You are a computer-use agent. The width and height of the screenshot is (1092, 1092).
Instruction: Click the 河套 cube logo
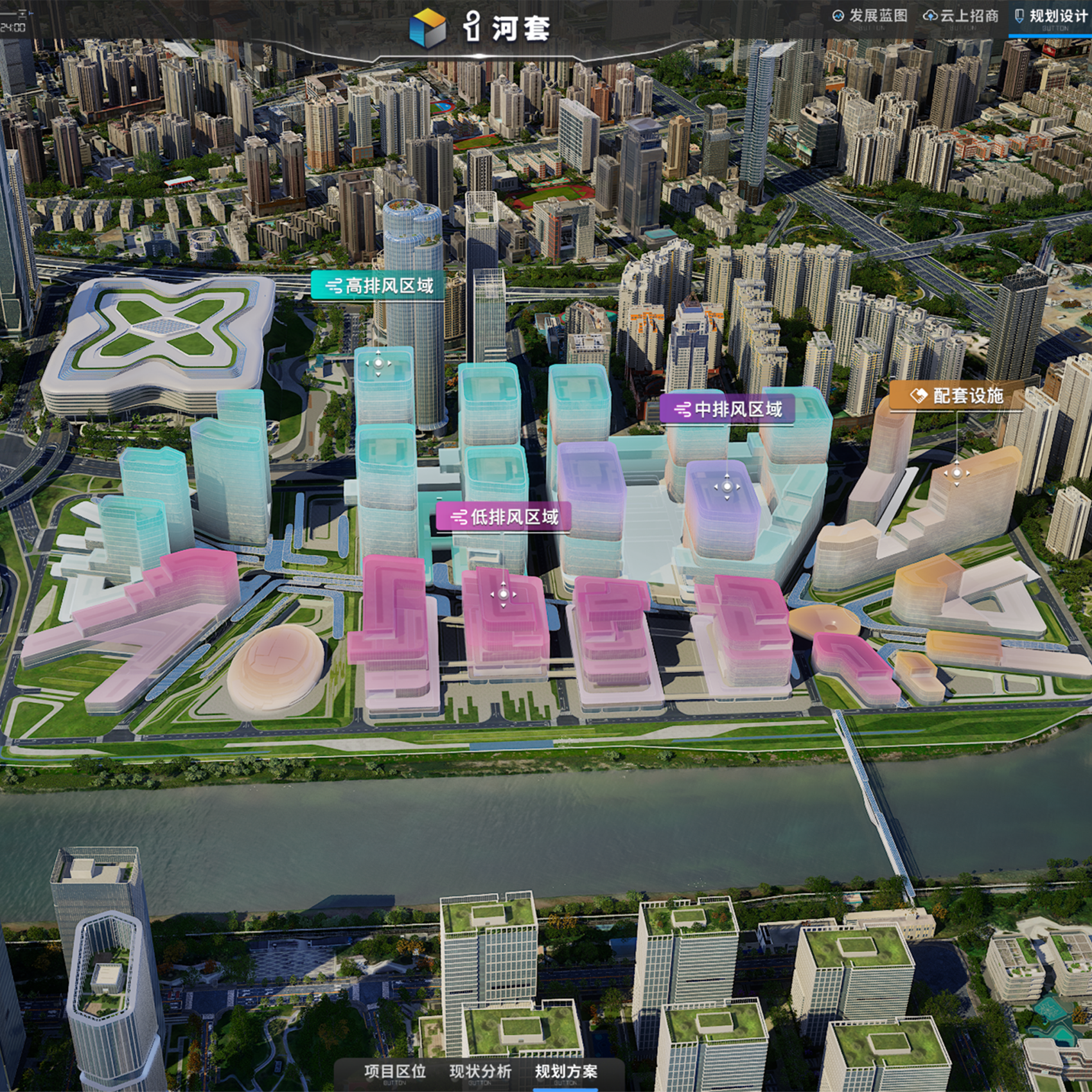click(x=427, y=27)
